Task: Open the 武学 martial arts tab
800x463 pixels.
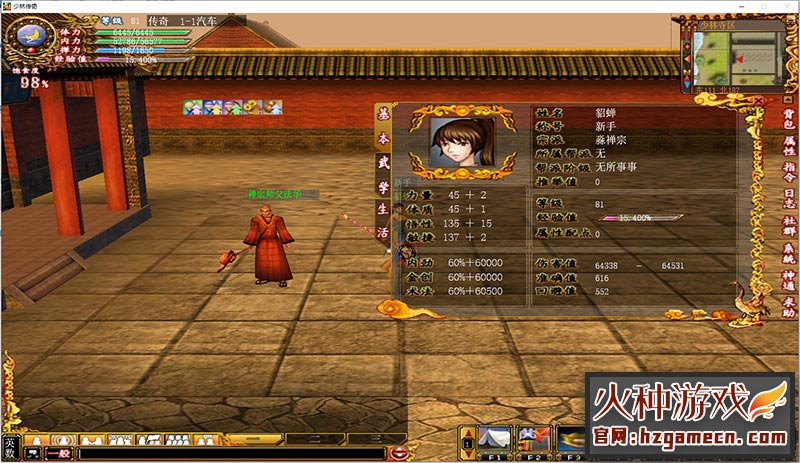Action: point(383,170)
